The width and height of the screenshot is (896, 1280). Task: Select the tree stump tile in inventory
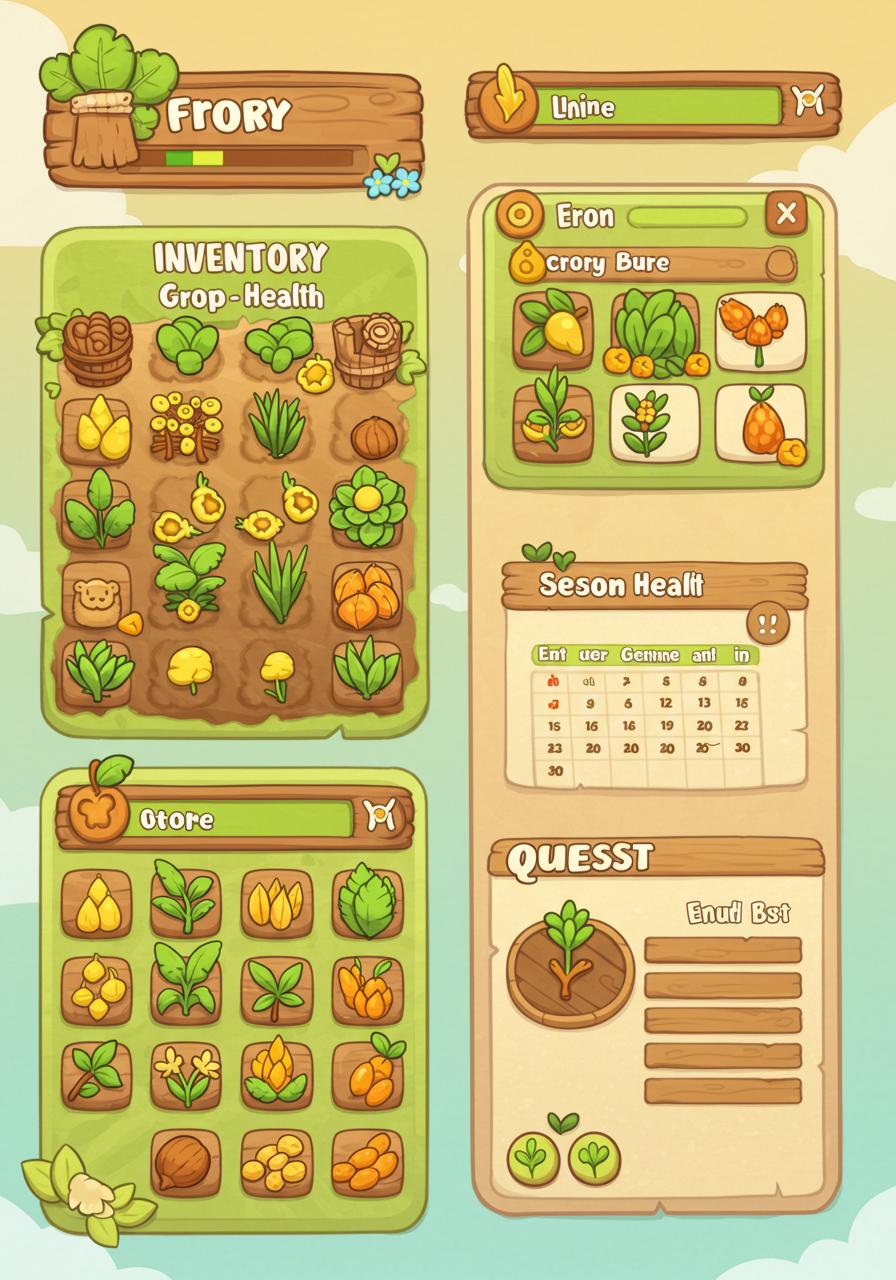(x=366, y=347)
